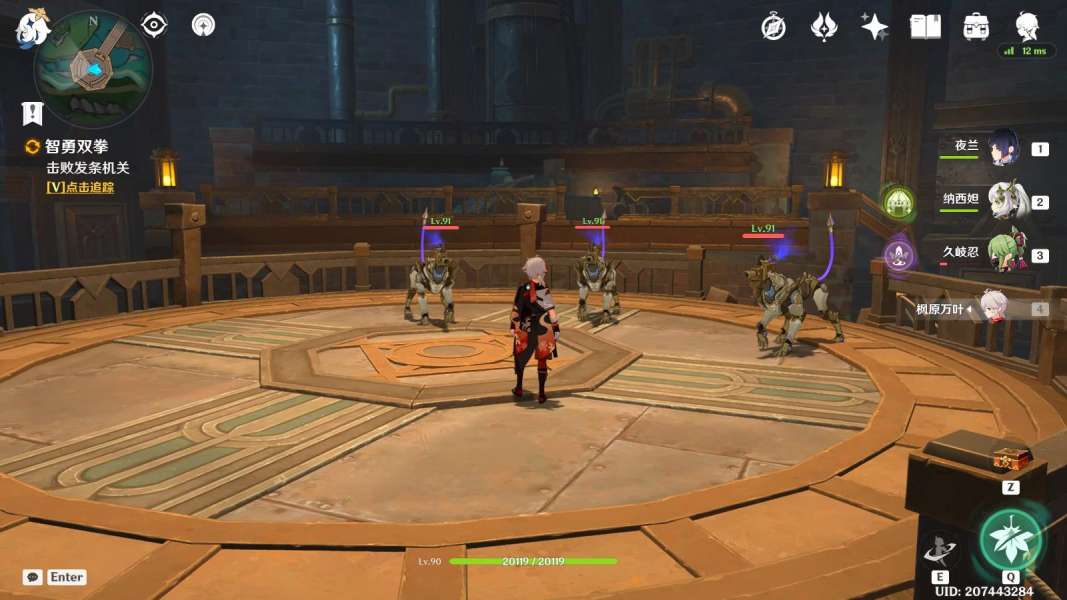Viewport: 1067px width, 600px height.
Task: Unleash the green leaf elemental burst
Action: tap(1010, 540)
